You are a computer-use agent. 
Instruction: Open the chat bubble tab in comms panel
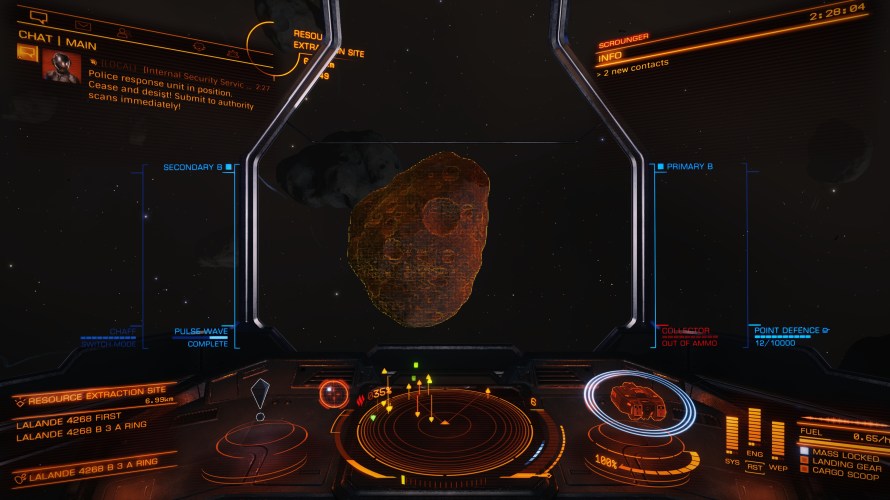[x=39, y=17]
